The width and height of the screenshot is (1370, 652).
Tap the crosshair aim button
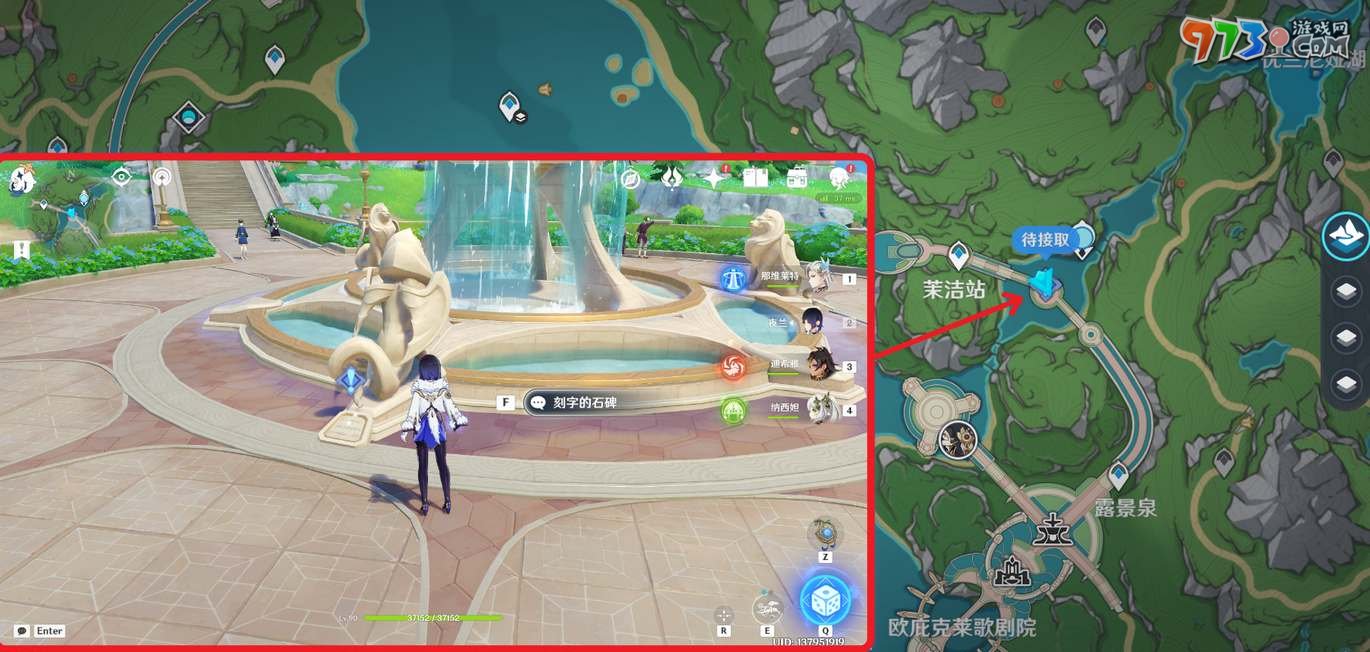click(724, 614)
